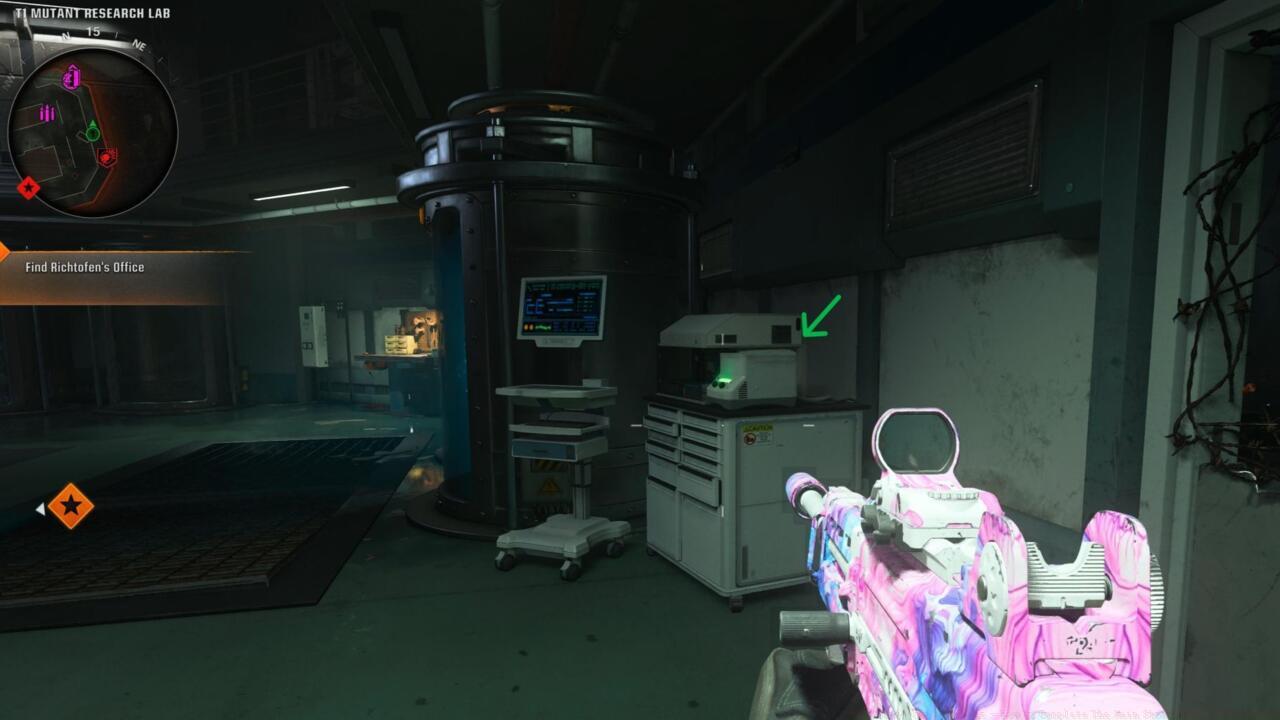Click the red enemy skull icon on minimap

(x=107, y=157)
